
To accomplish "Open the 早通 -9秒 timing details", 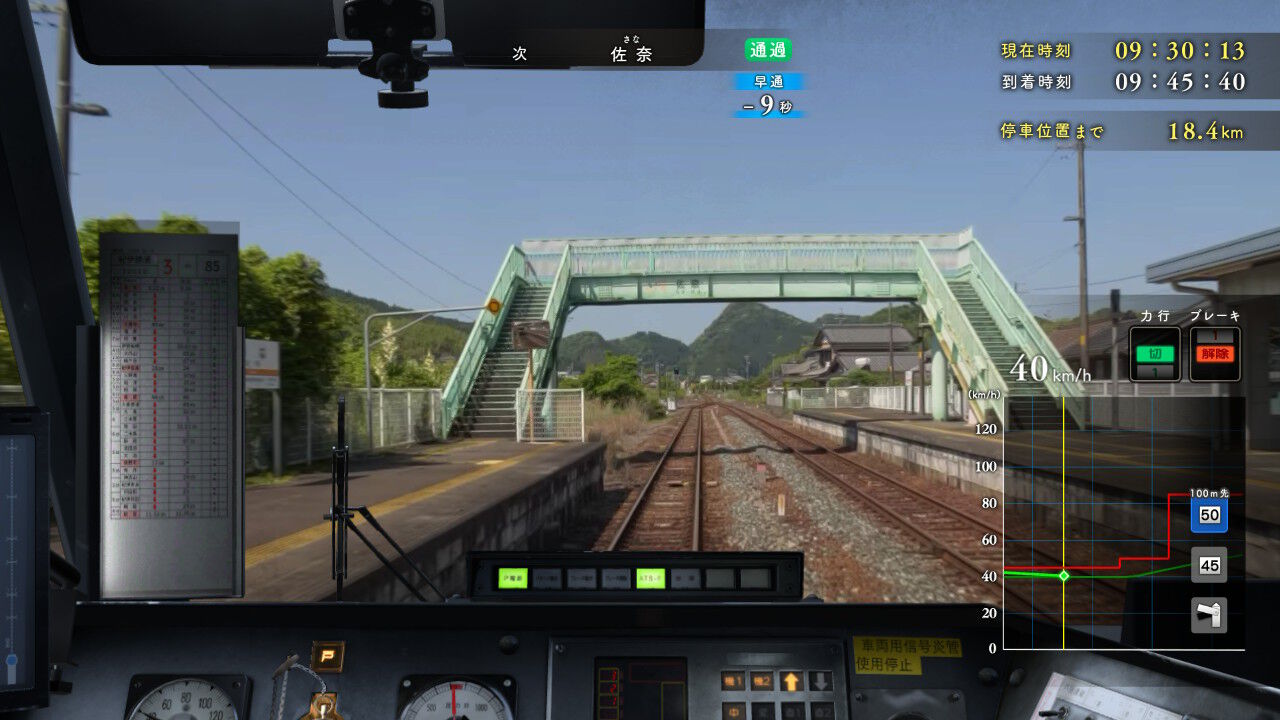I will 770,94.
